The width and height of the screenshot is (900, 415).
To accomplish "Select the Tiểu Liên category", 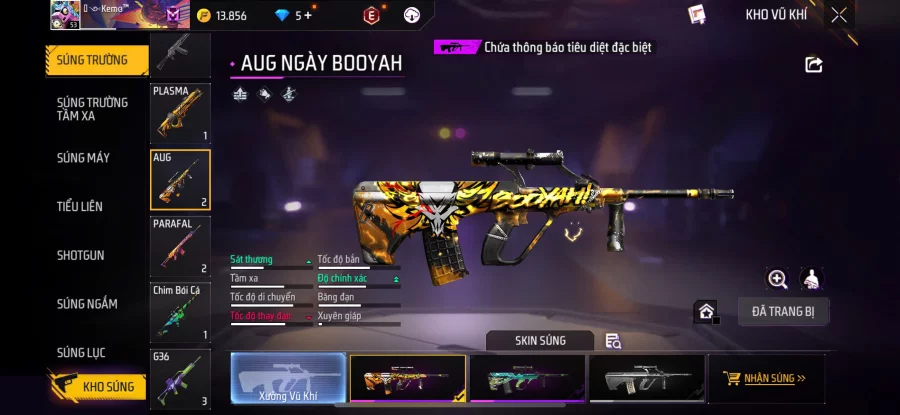I will click(80, 206).
